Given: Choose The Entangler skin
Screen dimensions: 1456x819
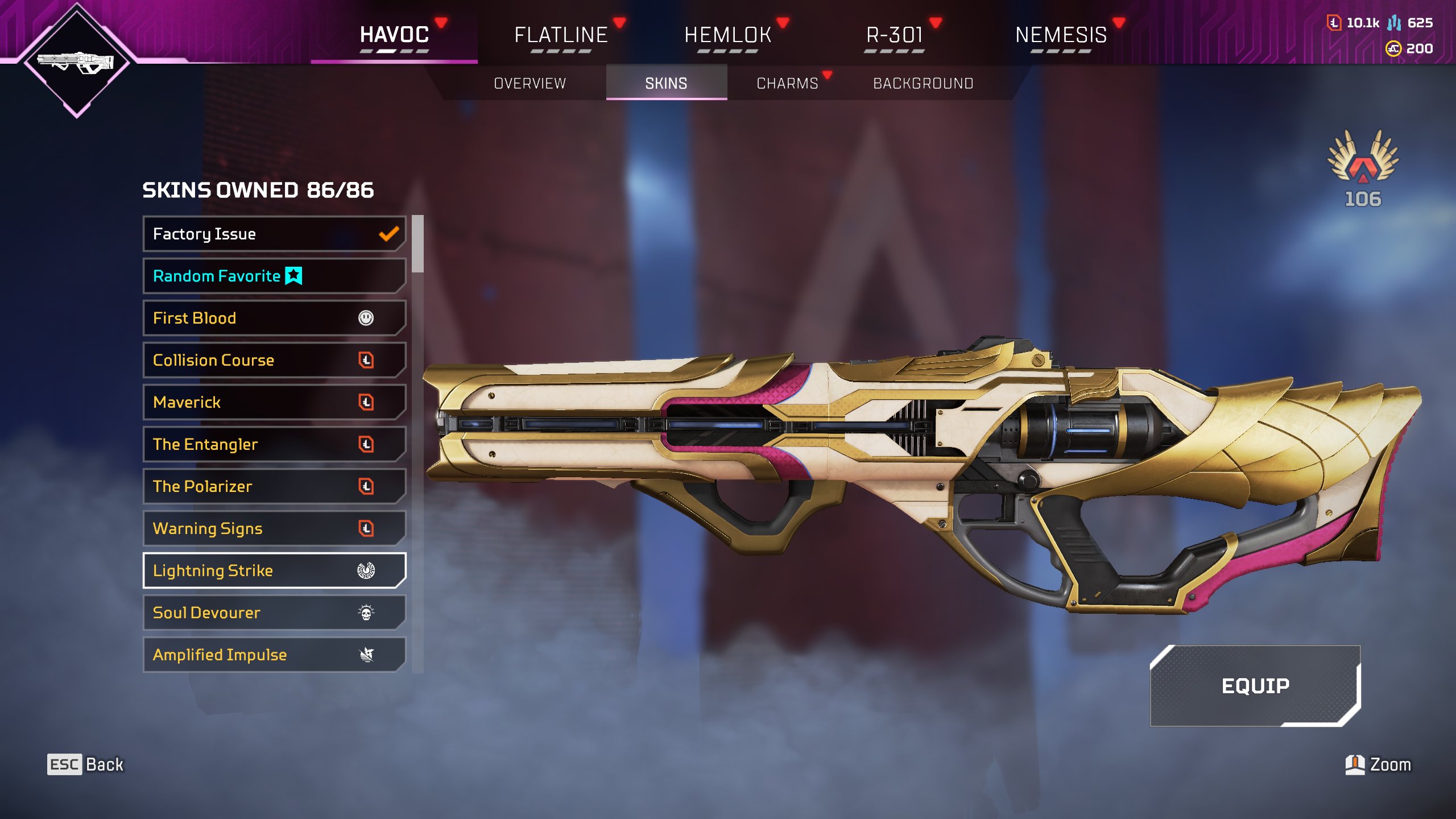Looking at the screenshot, I should (x=274, y=444).
